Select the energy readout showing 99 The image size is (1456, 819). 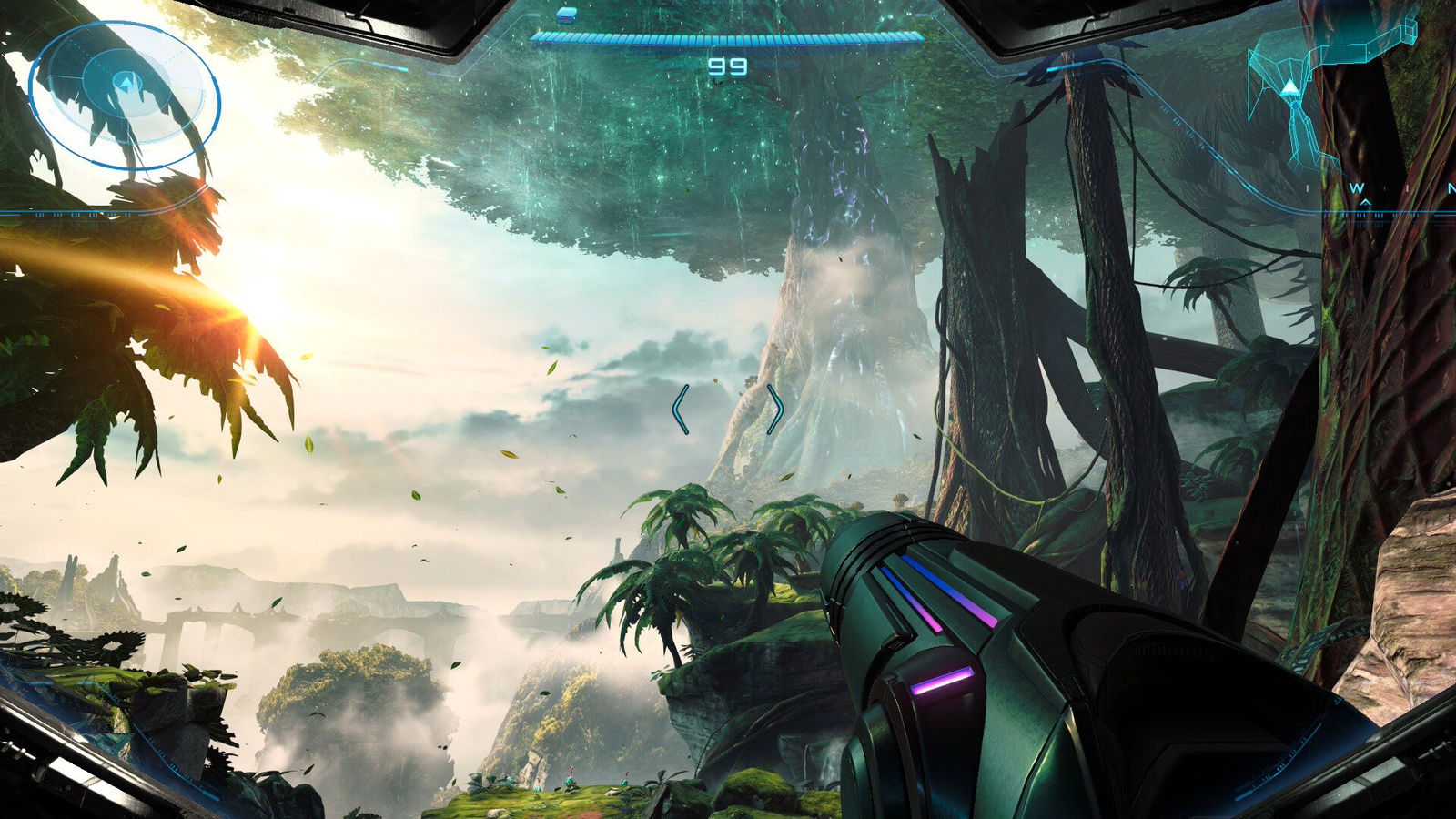729,66
